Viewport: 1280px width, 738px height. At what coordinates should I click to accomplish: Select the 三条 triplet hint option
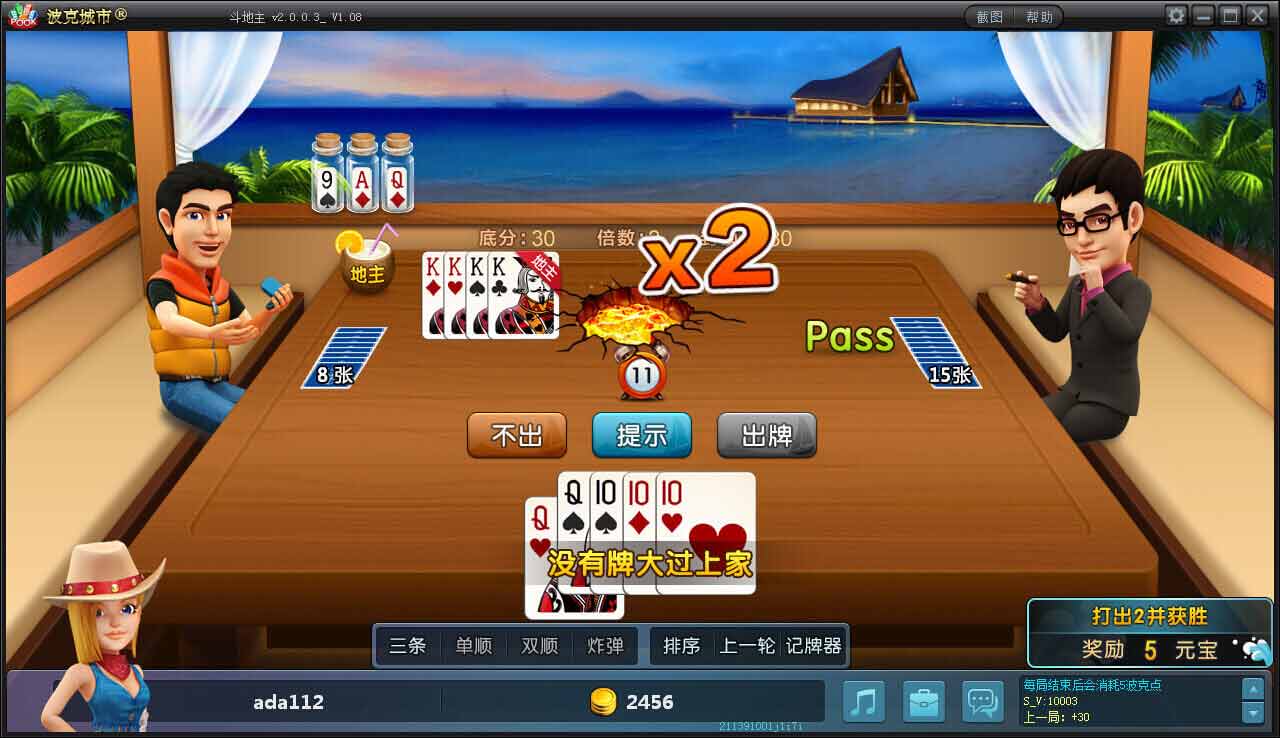pyautogui.click(x=408, y=646)
